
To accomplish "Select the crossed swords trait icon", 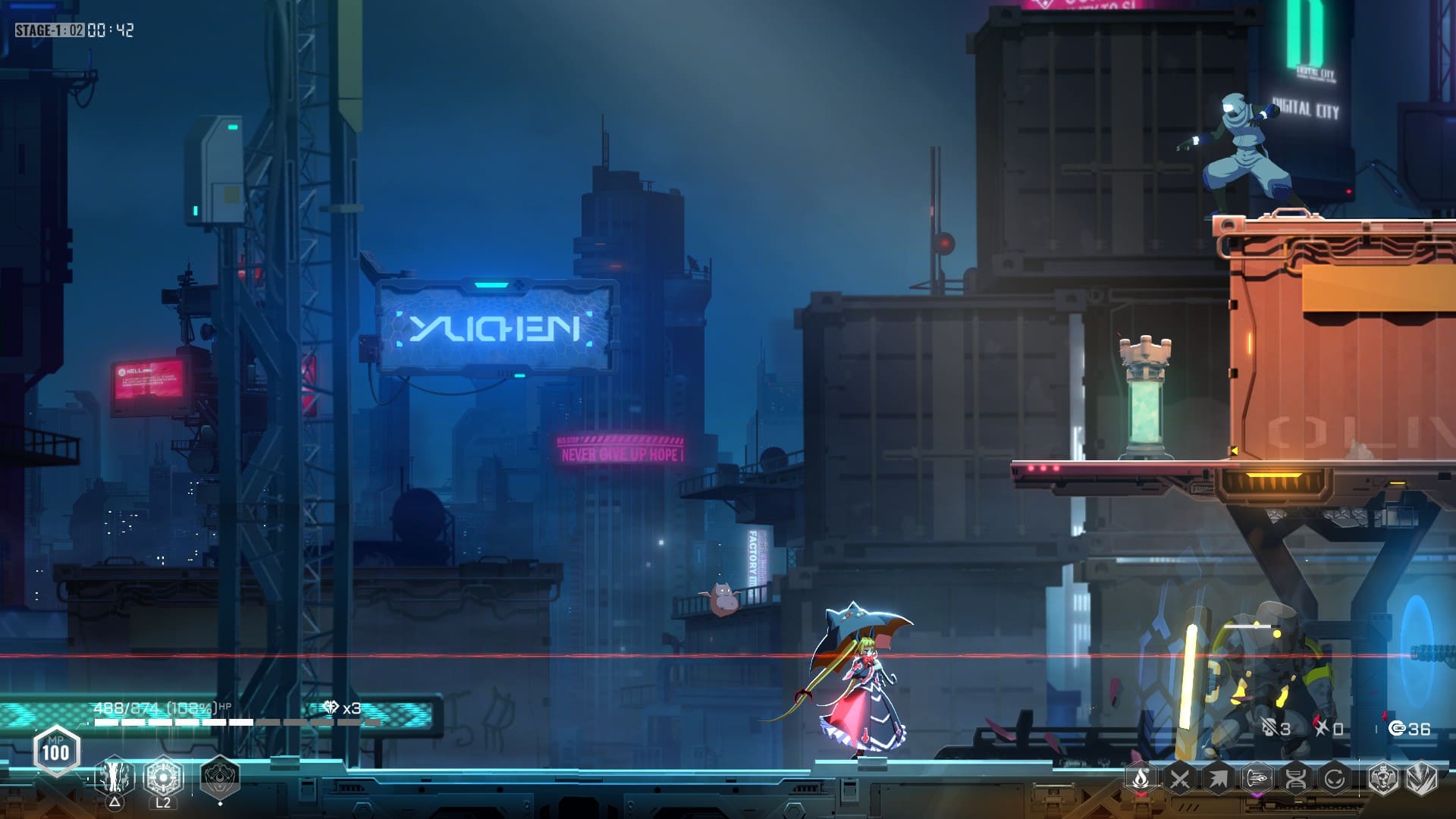I will coord(1179,778).
